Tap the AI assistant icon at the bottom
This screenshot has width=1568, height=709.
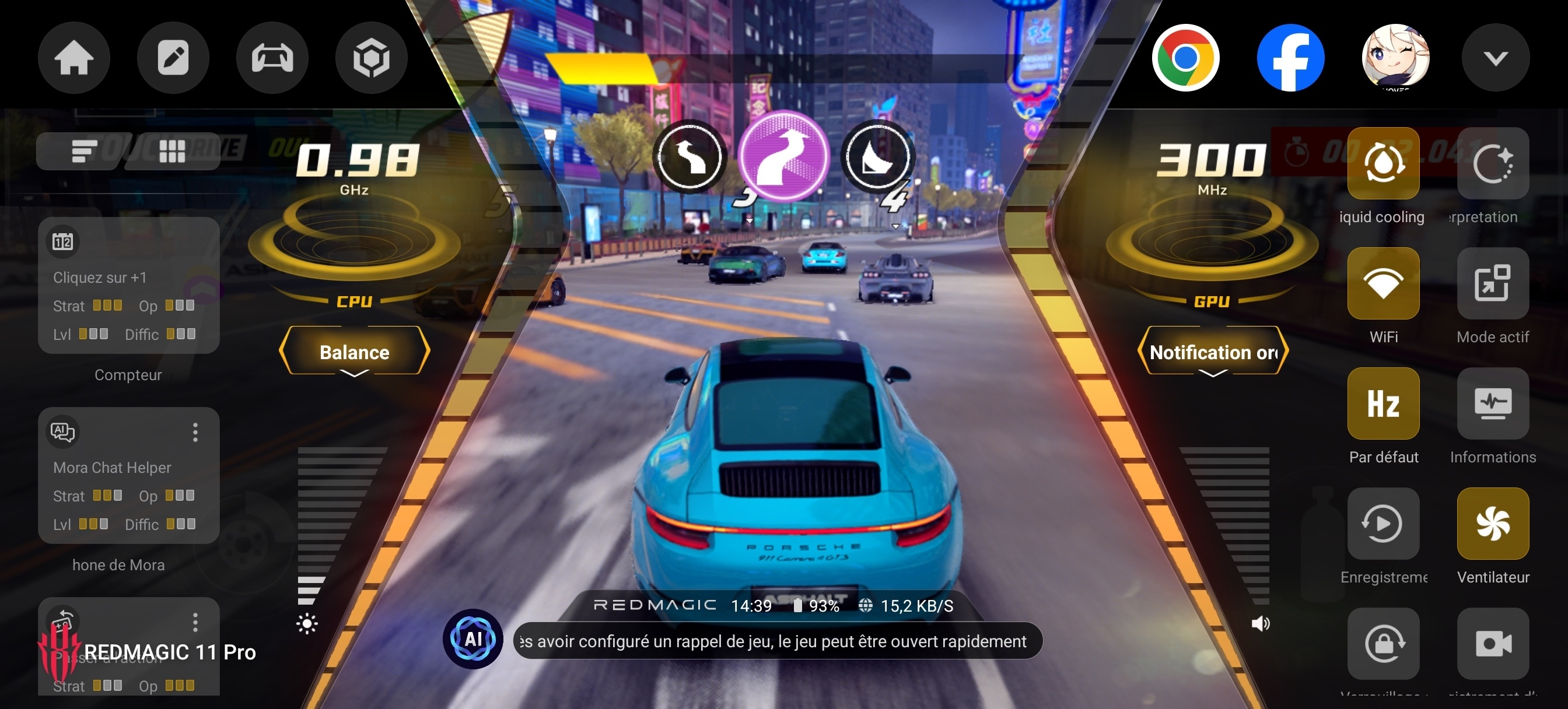click(474, 639)
